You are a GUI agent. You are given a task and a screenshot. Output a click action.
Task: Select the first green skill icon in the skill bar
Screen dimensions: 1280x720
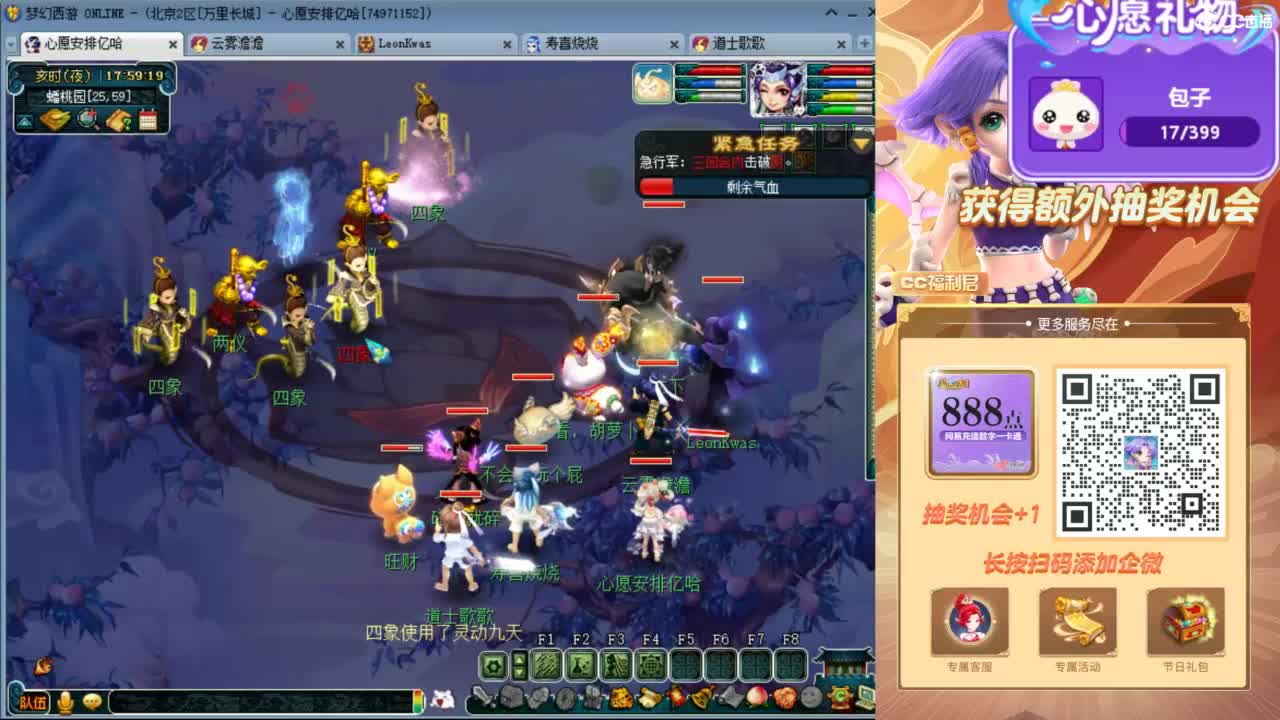pyautogui.click(x=546, y=663)
